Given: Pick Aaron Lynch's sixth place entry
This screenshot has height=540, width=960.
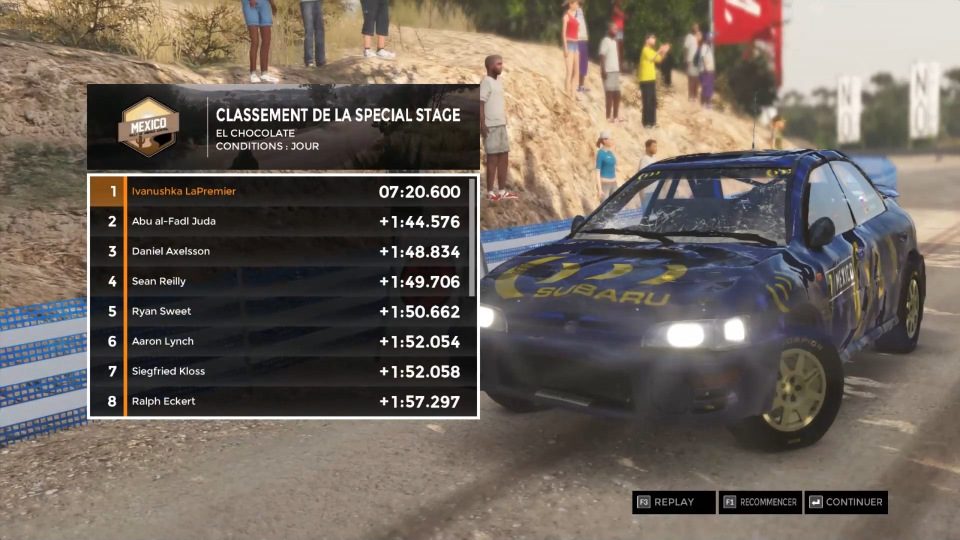Looking at the screenshot, I should point(280,341).
